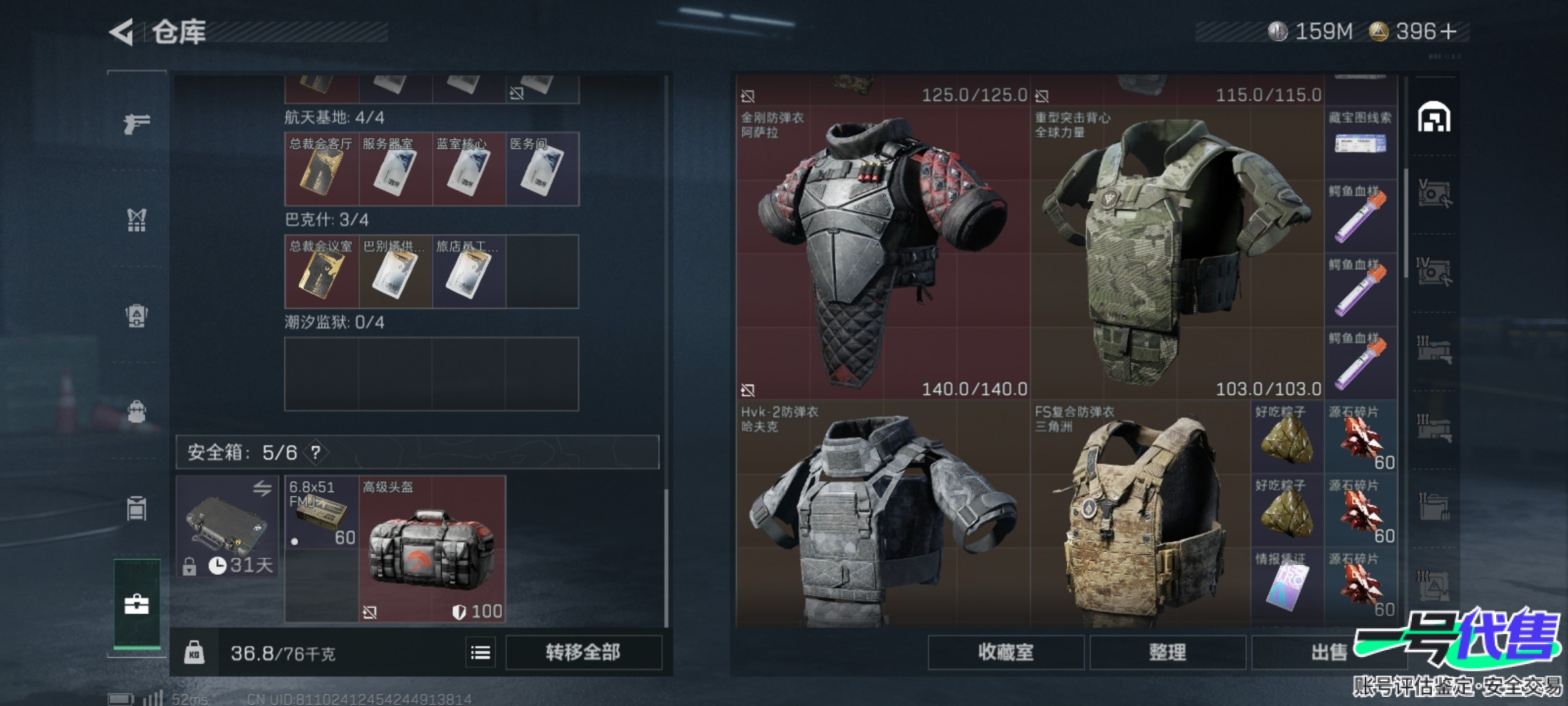Transfer everything with 转移全部
Screen dimensions: 1568x706
click(583, 652)
